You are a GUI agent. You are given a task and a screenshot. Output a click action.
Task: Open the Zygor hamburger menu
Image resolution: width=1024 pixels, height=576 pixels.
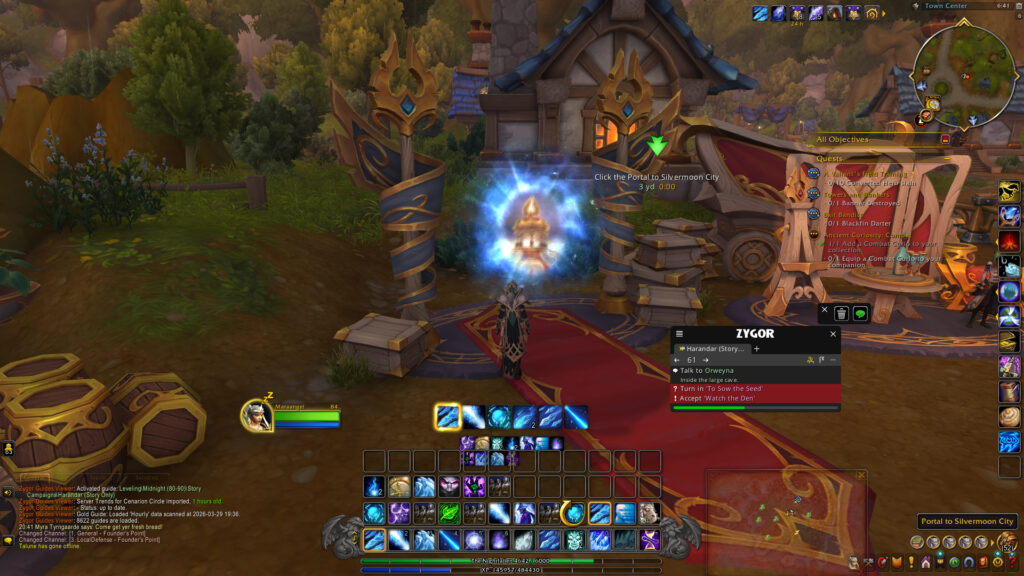coord(679,334)
